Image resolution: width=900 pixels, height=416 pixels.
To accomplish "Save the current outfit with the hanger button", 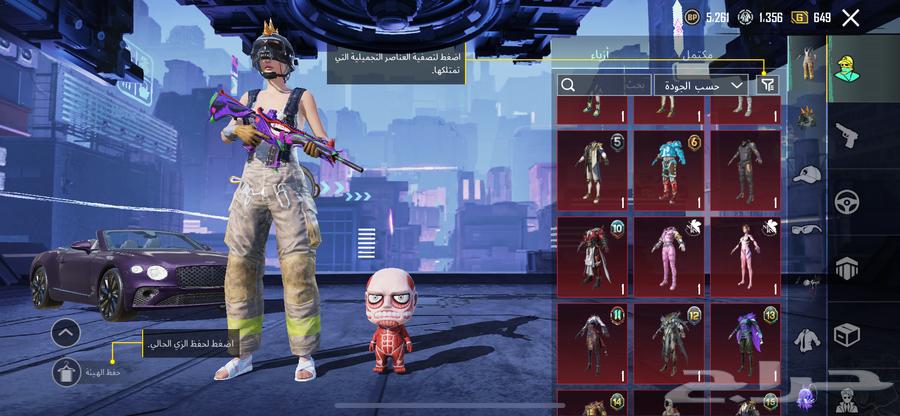I will coord(64,371).
